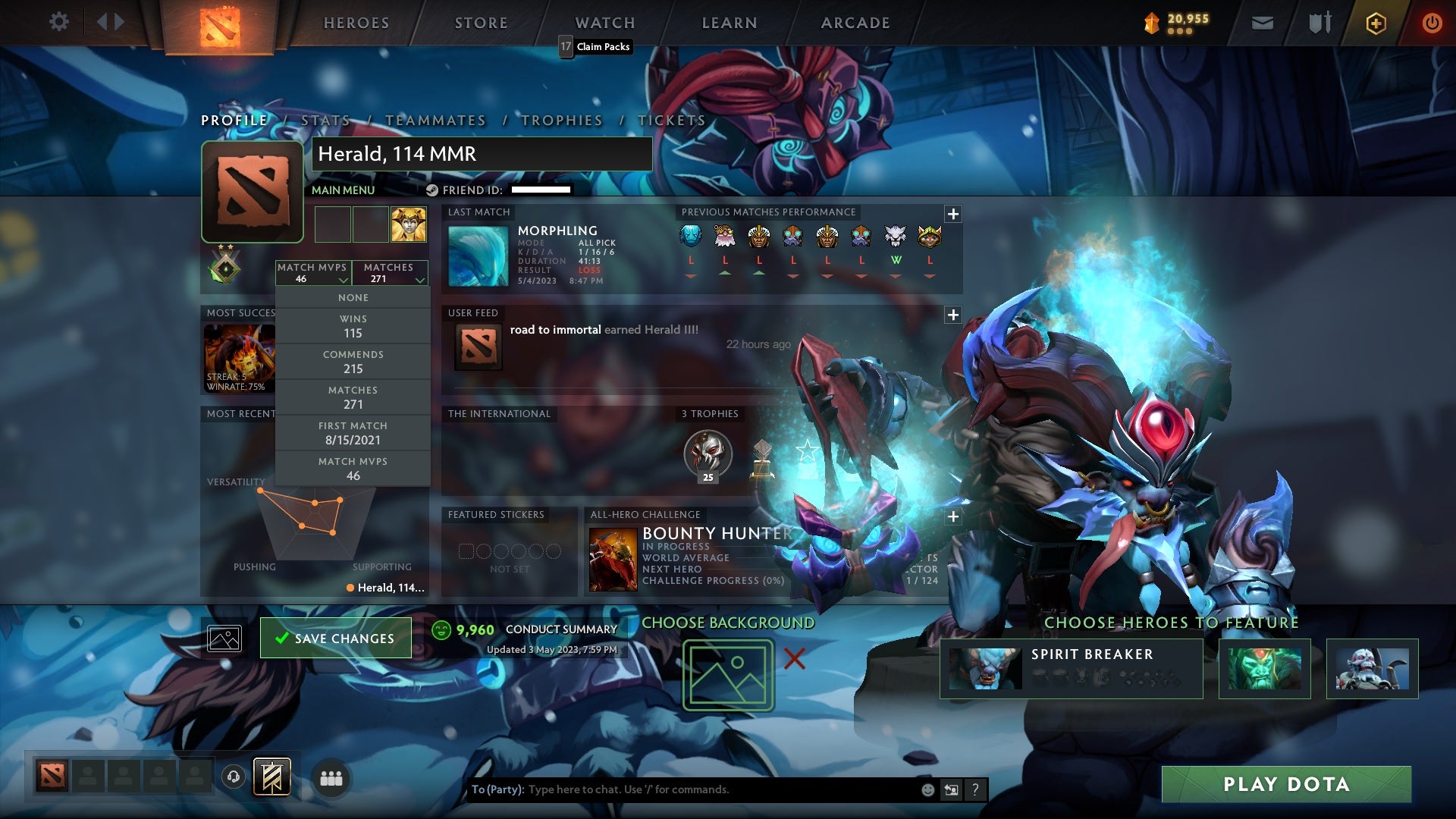
Task: Open the emoticon picker beside the chat bar
Action: tap(928, 789)
